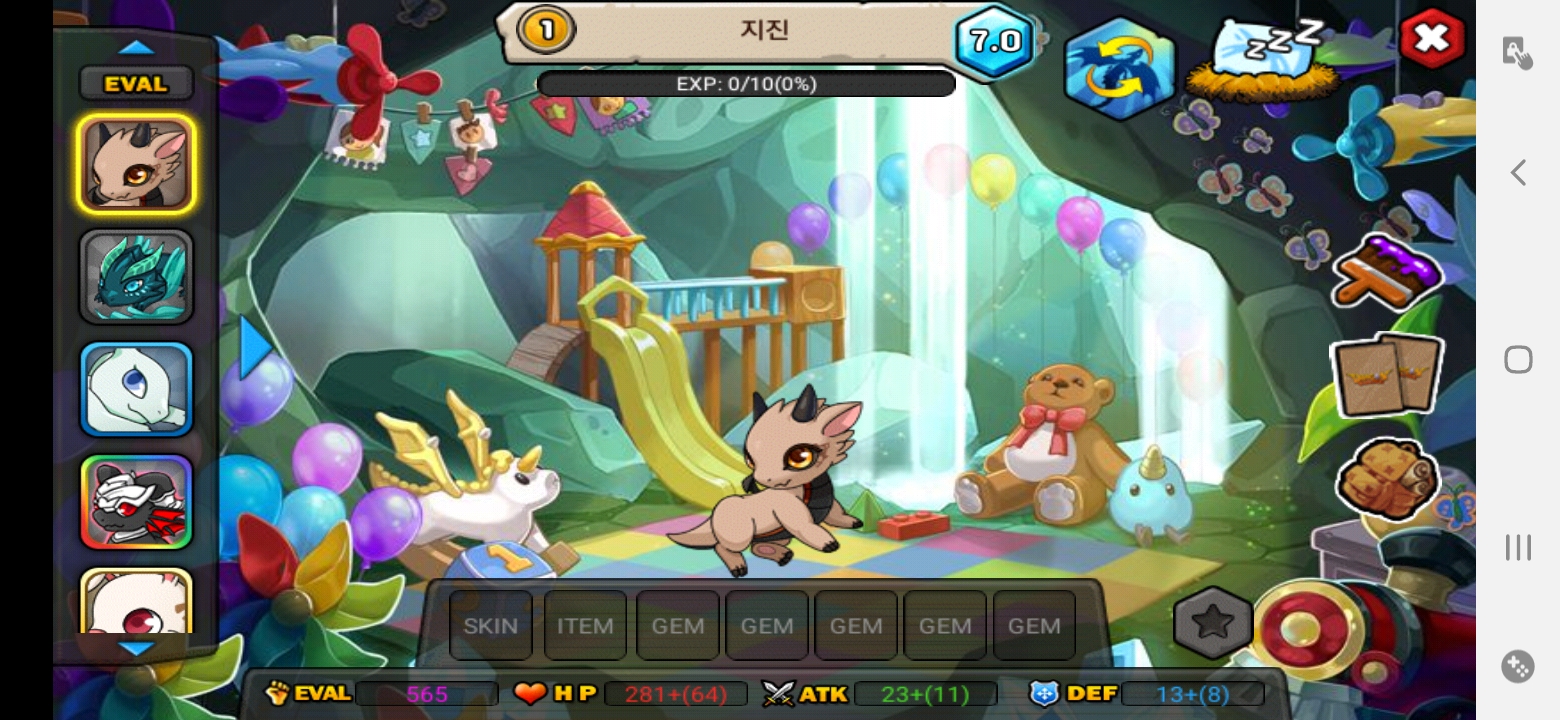
Task: Select the tan horned dragon portrait
Action: click(136, 164)
